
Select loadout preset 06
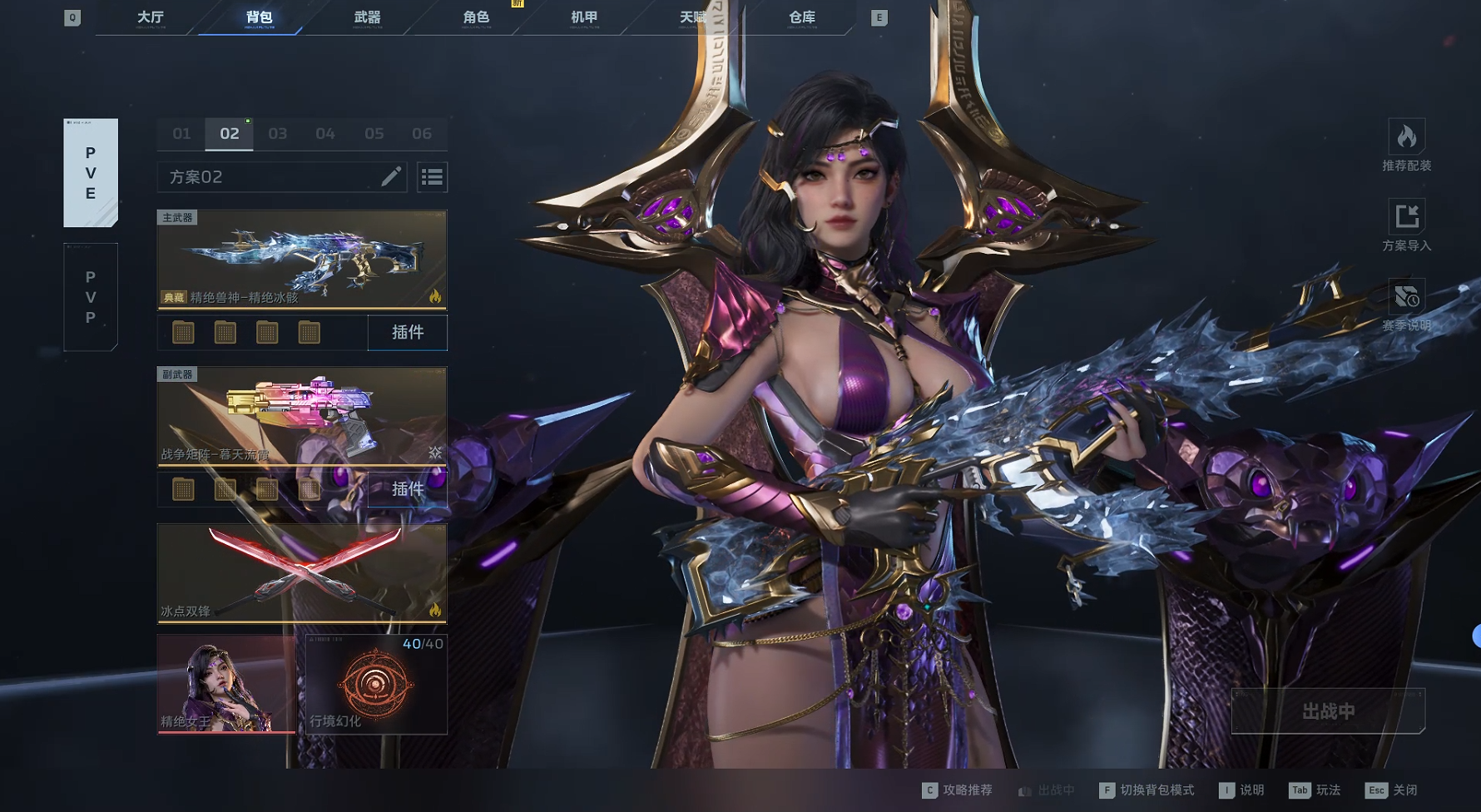coord(422,133)
